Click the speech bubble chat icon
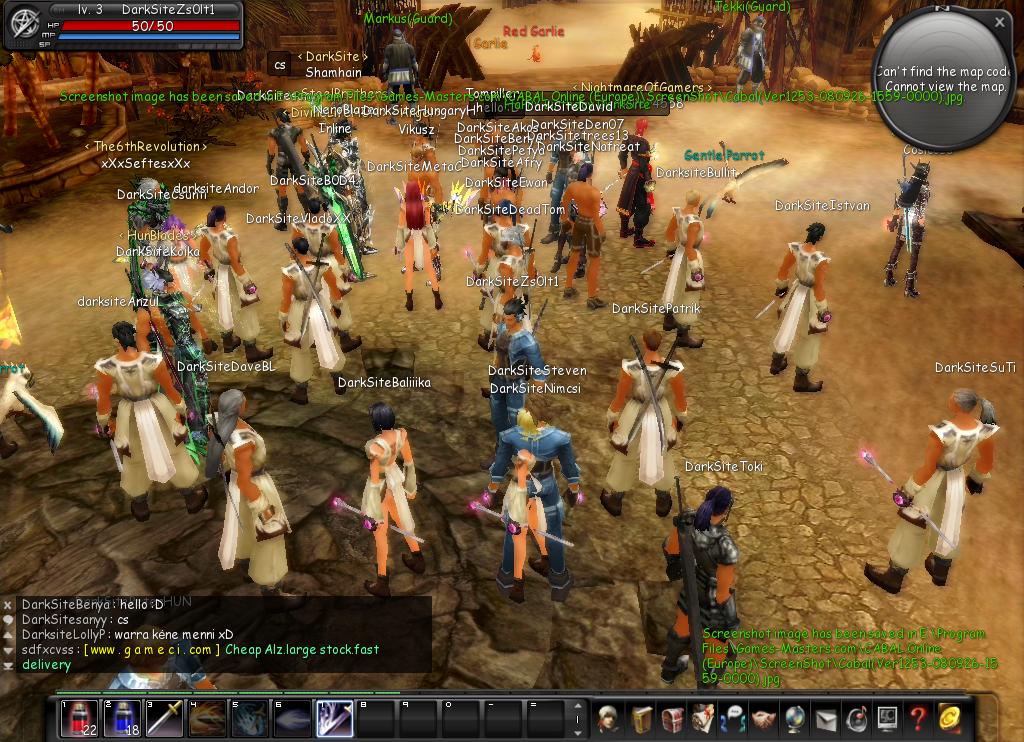 coord(733,718)
